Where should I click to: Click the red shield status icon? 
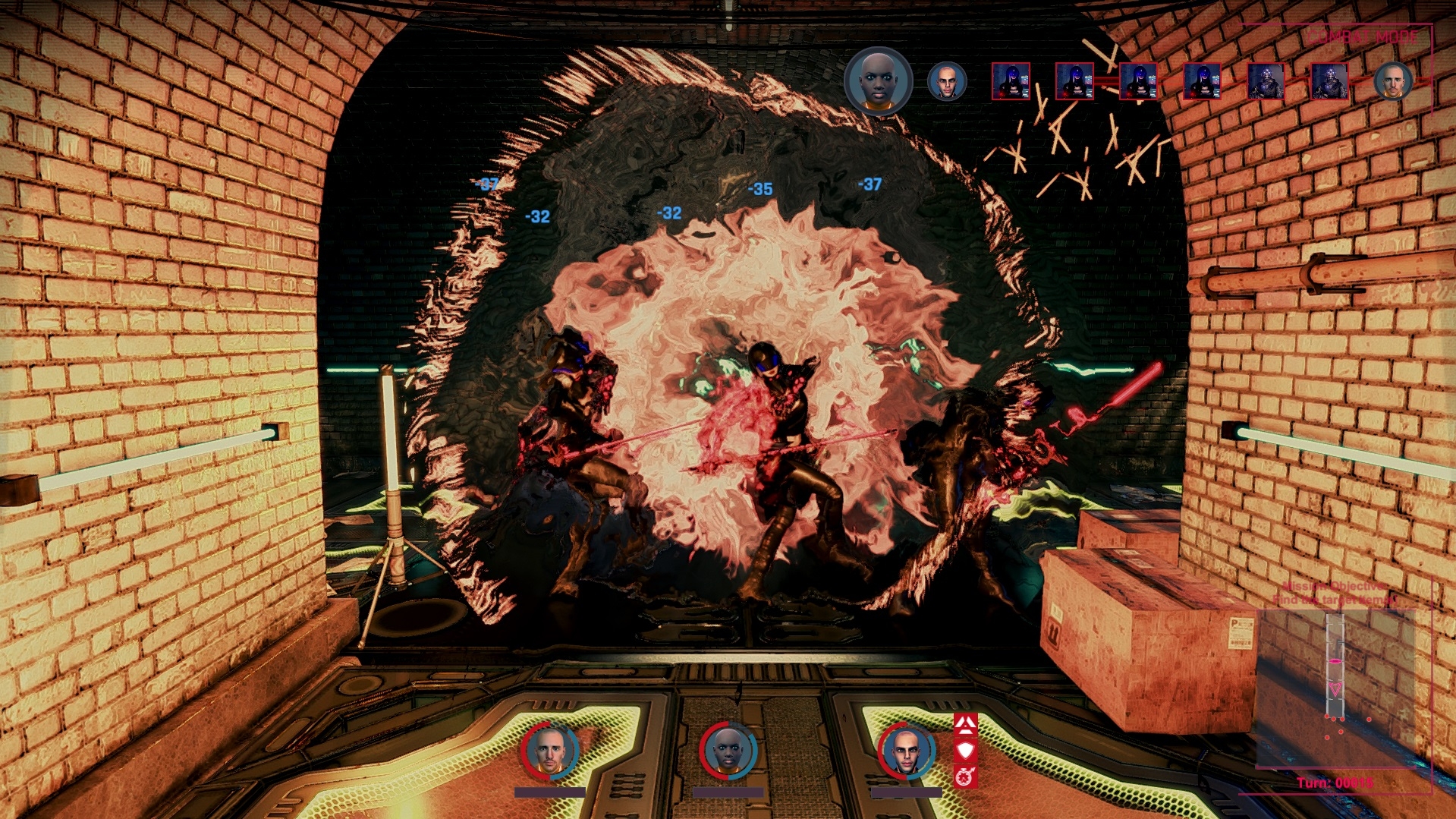click(965, 751)
